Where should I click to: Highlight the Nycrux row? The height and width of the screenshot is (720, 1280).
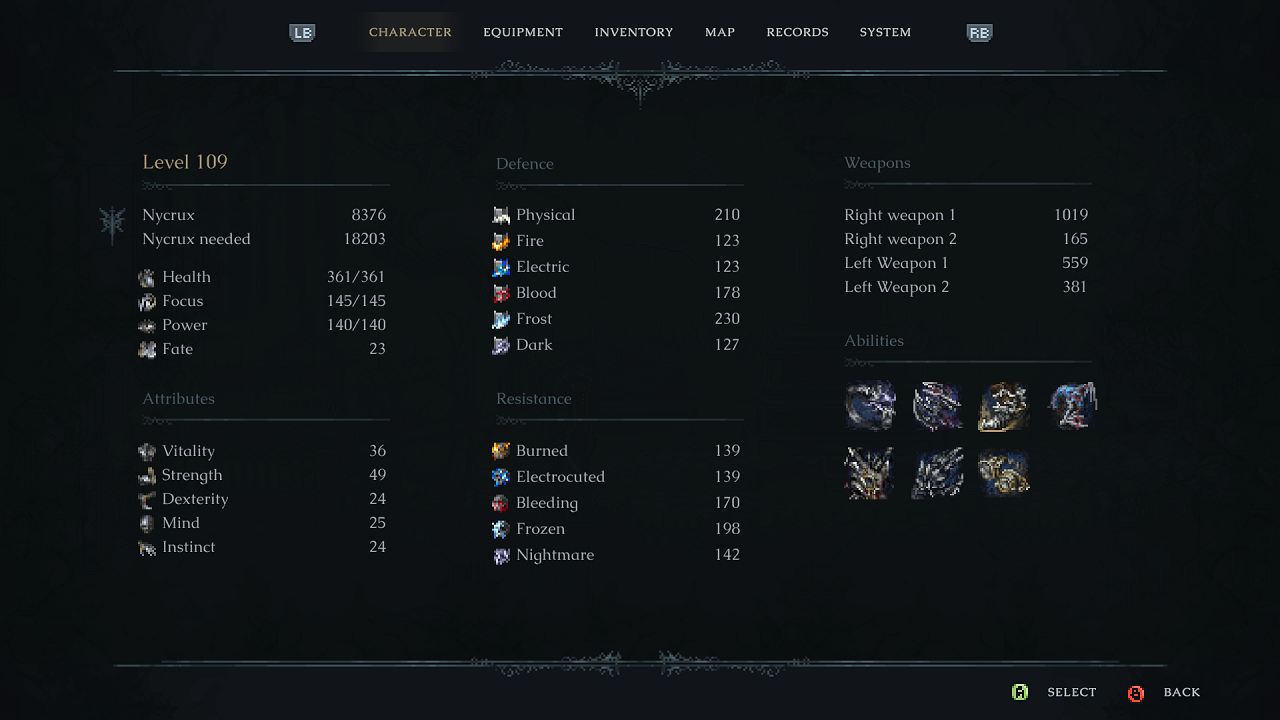(x=264, y=215)
